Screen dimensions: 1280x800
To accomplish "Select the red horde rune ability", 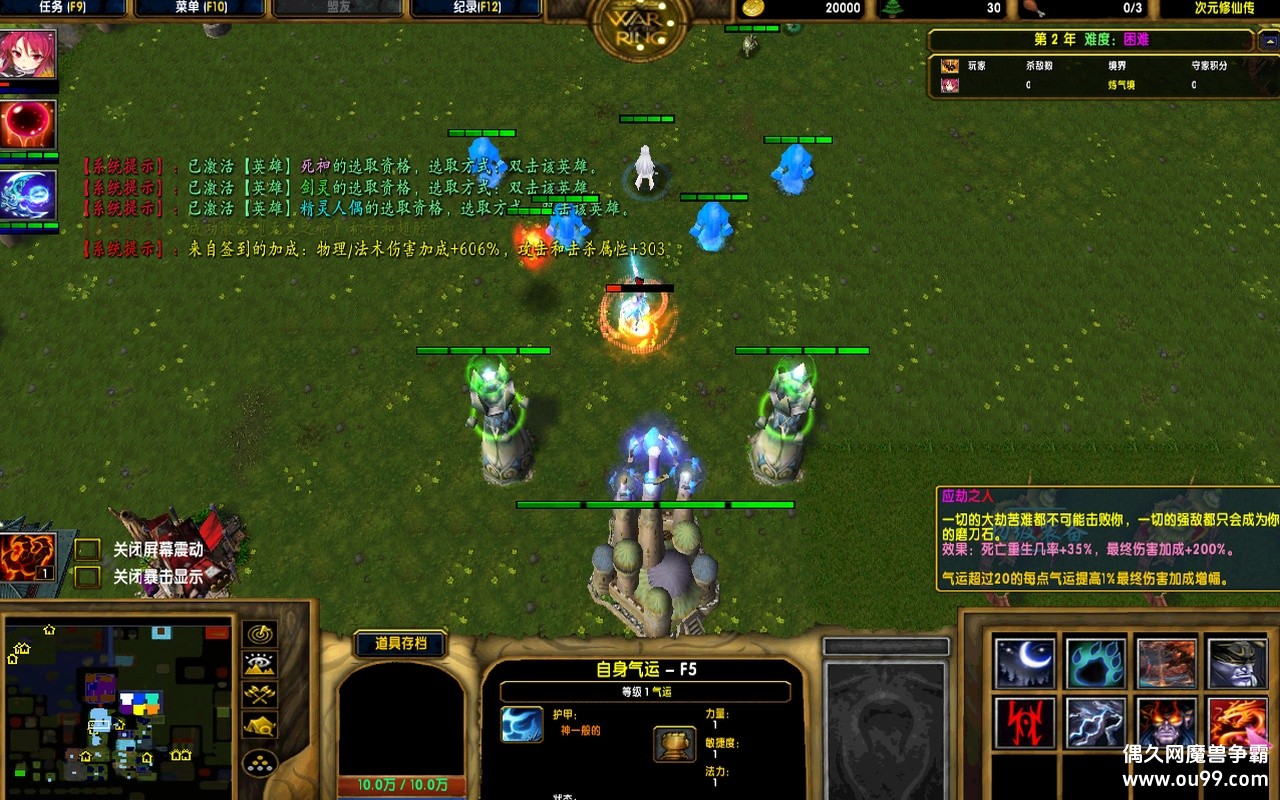I will (x=1025, y=722).
